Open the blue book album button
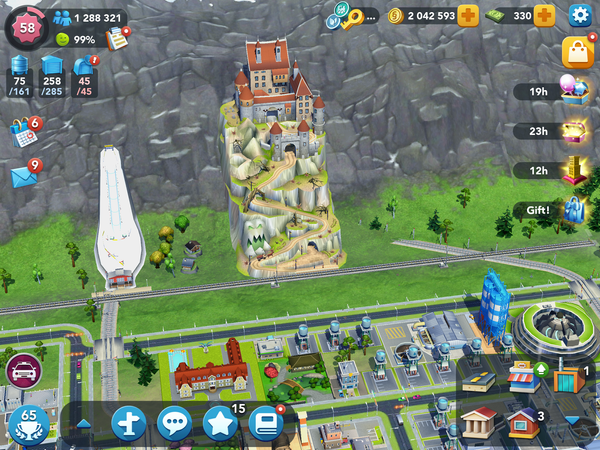This screenshot has width=600, height=450. point(265,424)
